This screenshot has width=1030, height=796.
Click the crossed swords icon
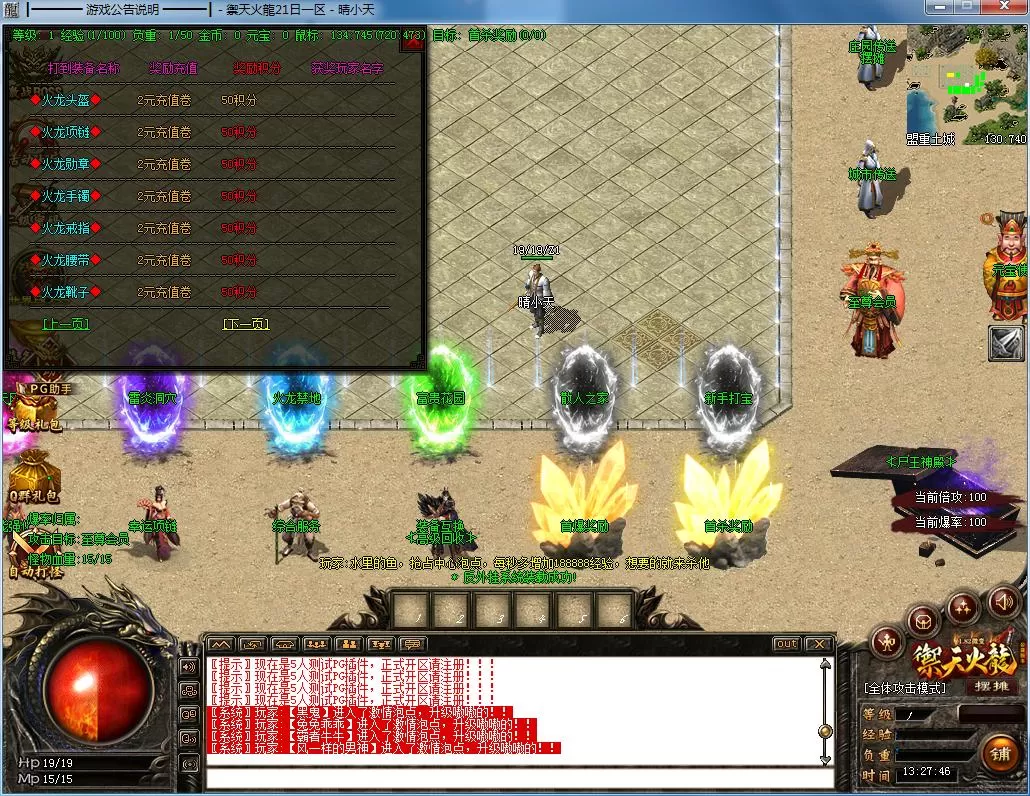click(x=1007, y=343)
